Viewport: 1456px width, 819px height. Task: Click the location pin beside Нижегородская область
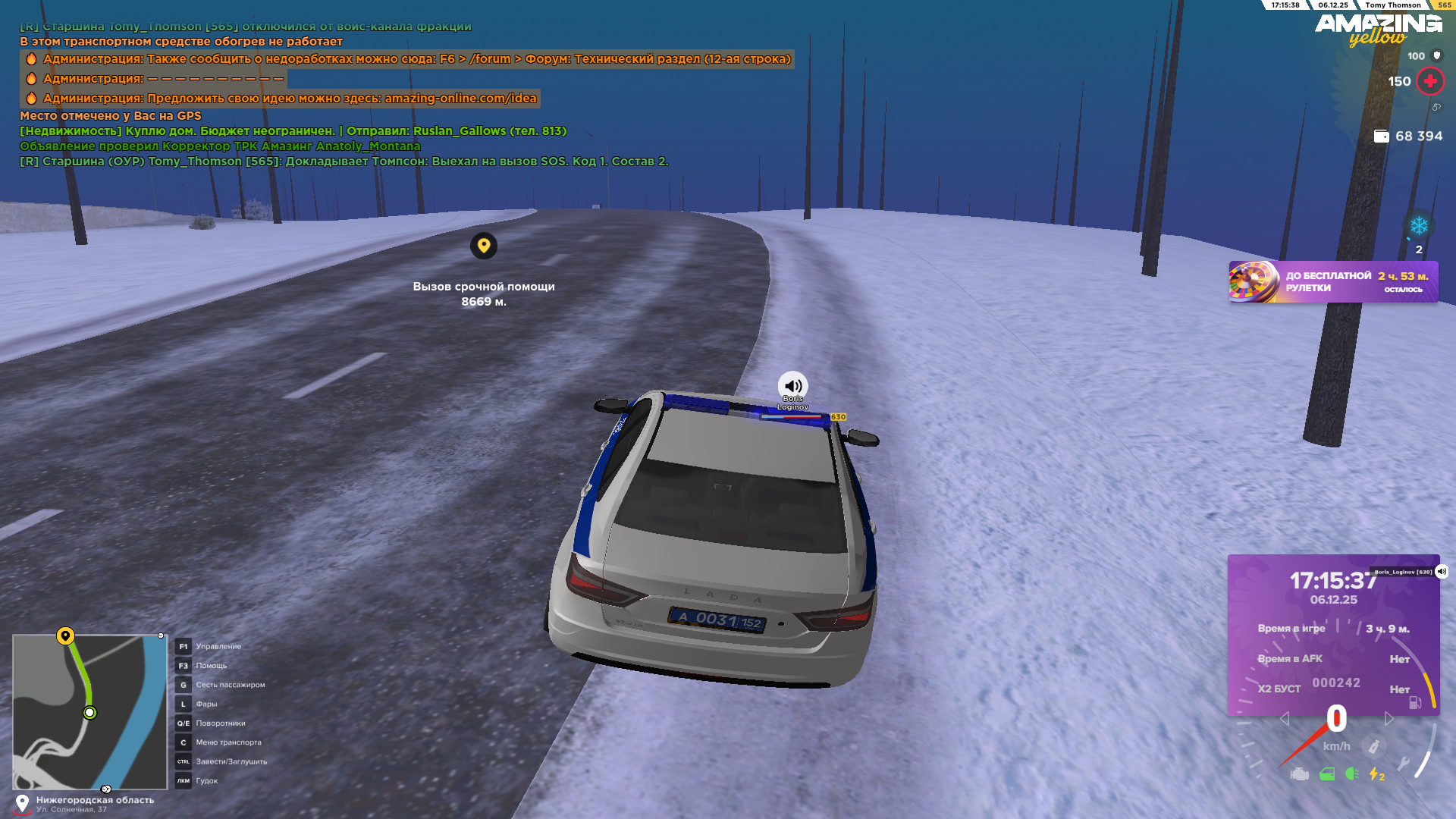click(23, 803)
